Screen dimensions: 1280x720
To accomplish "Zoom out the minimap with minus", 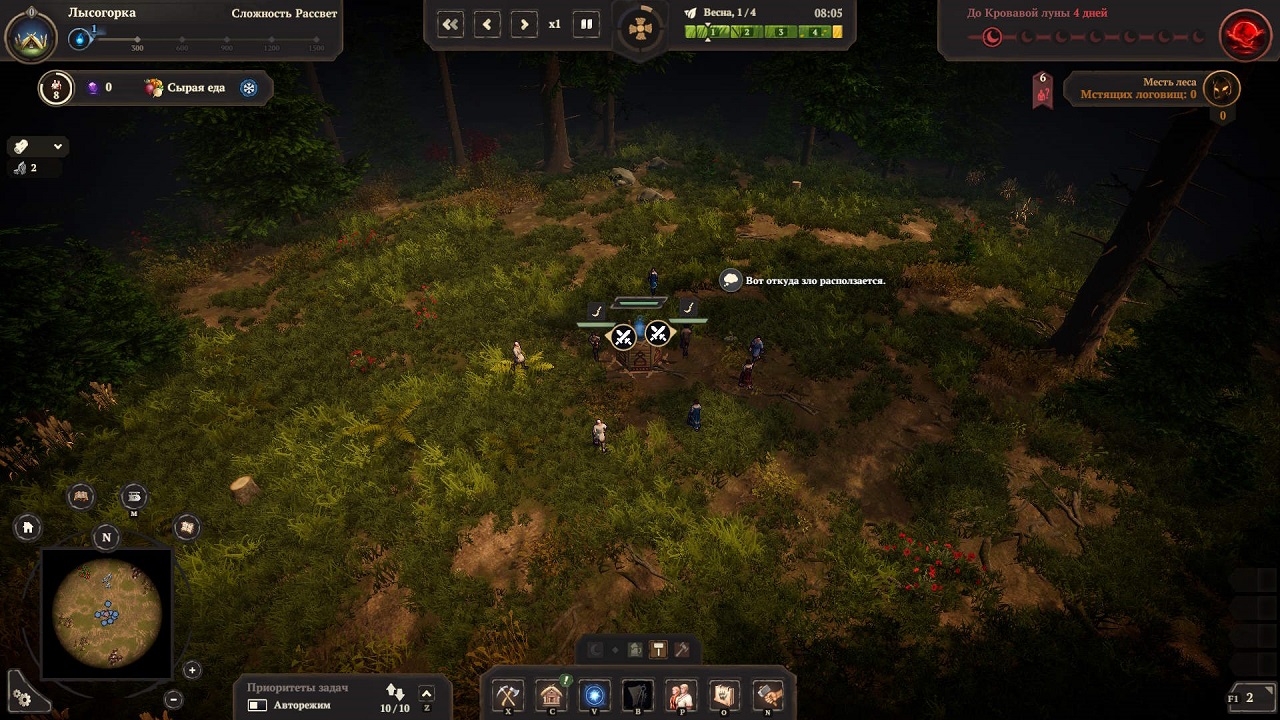I will [173, 699].
